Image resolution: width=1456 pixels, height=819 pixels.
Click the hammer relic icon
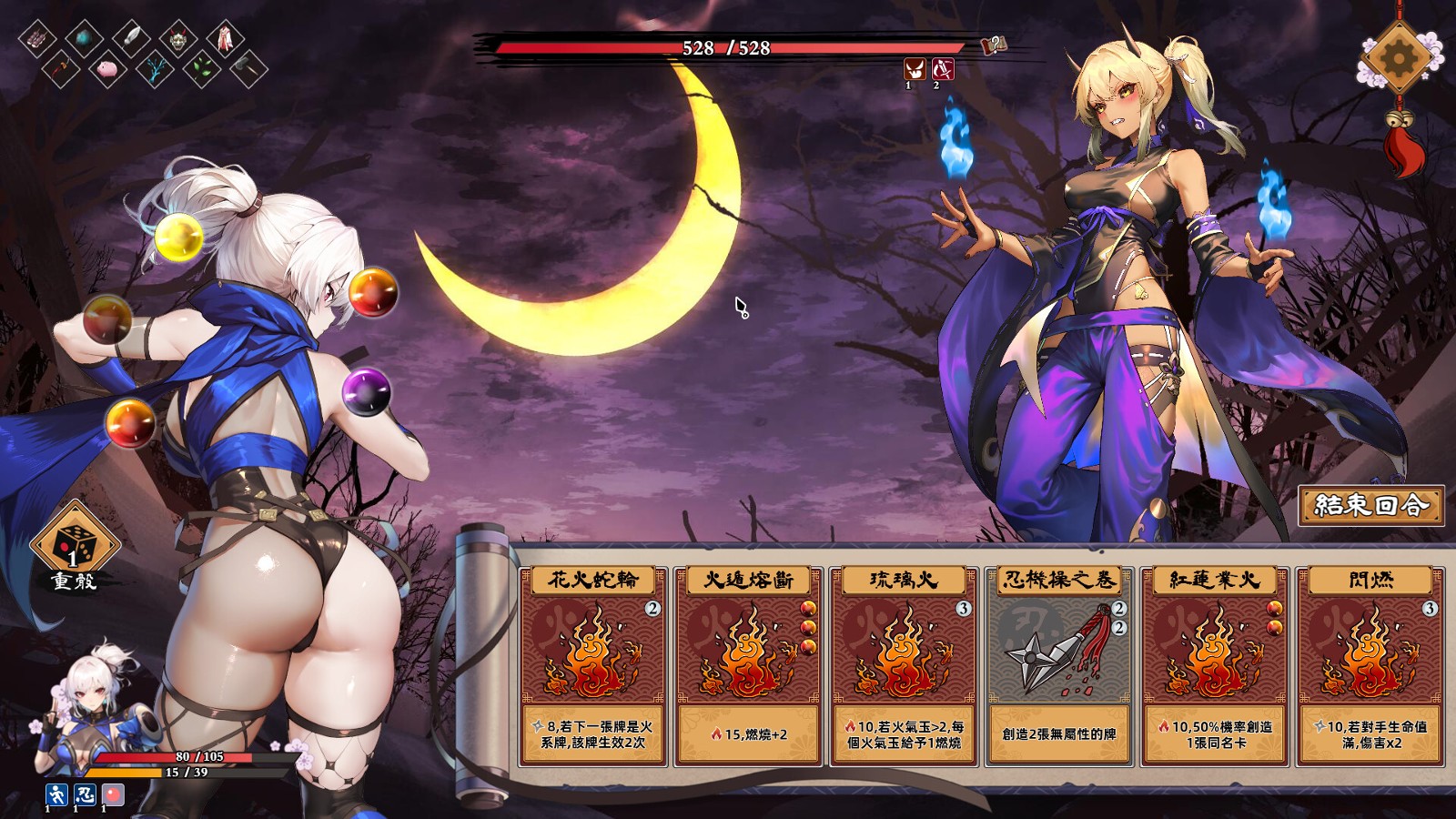pos(248,68)
